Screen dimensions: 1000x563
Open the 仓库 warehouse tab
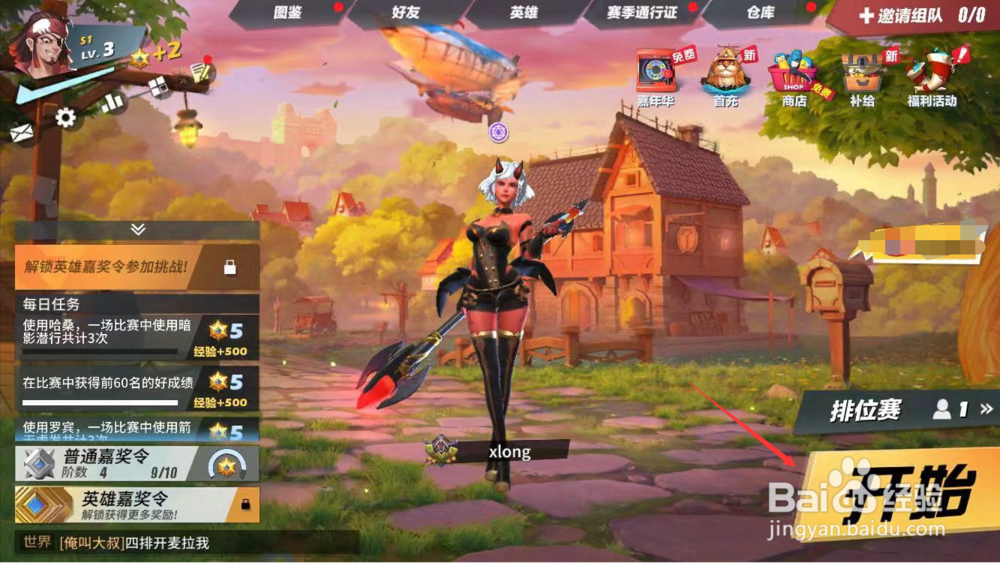tap(760, 13)
